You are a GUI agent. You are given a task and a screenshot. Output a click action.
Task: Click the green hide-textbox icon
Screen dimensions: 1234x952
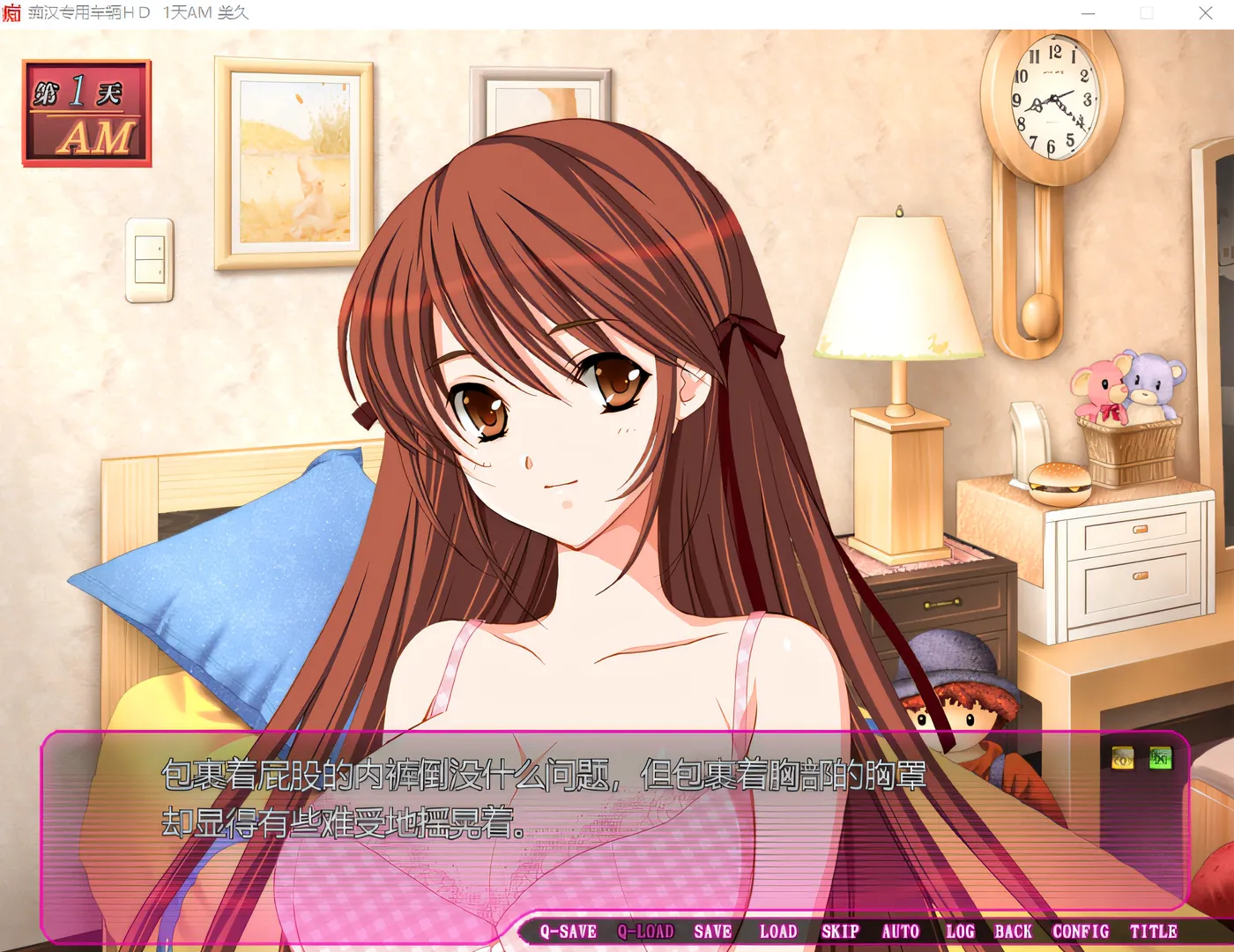coord(1163,755)
